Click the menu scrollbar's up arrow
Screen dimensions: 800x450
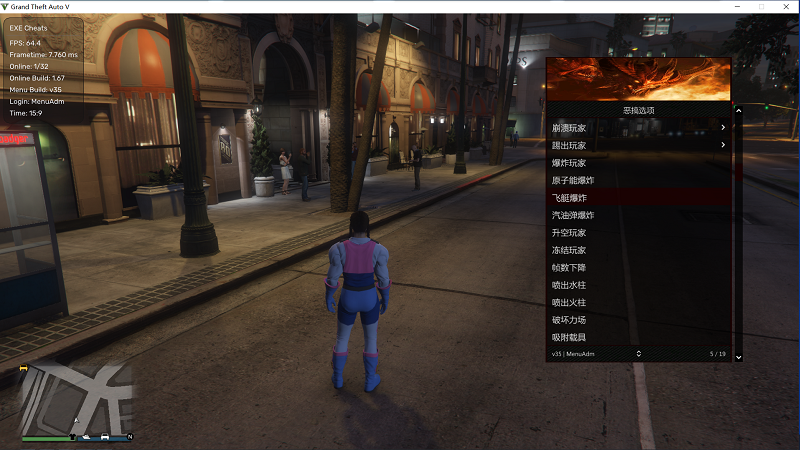tap(739, 110)
